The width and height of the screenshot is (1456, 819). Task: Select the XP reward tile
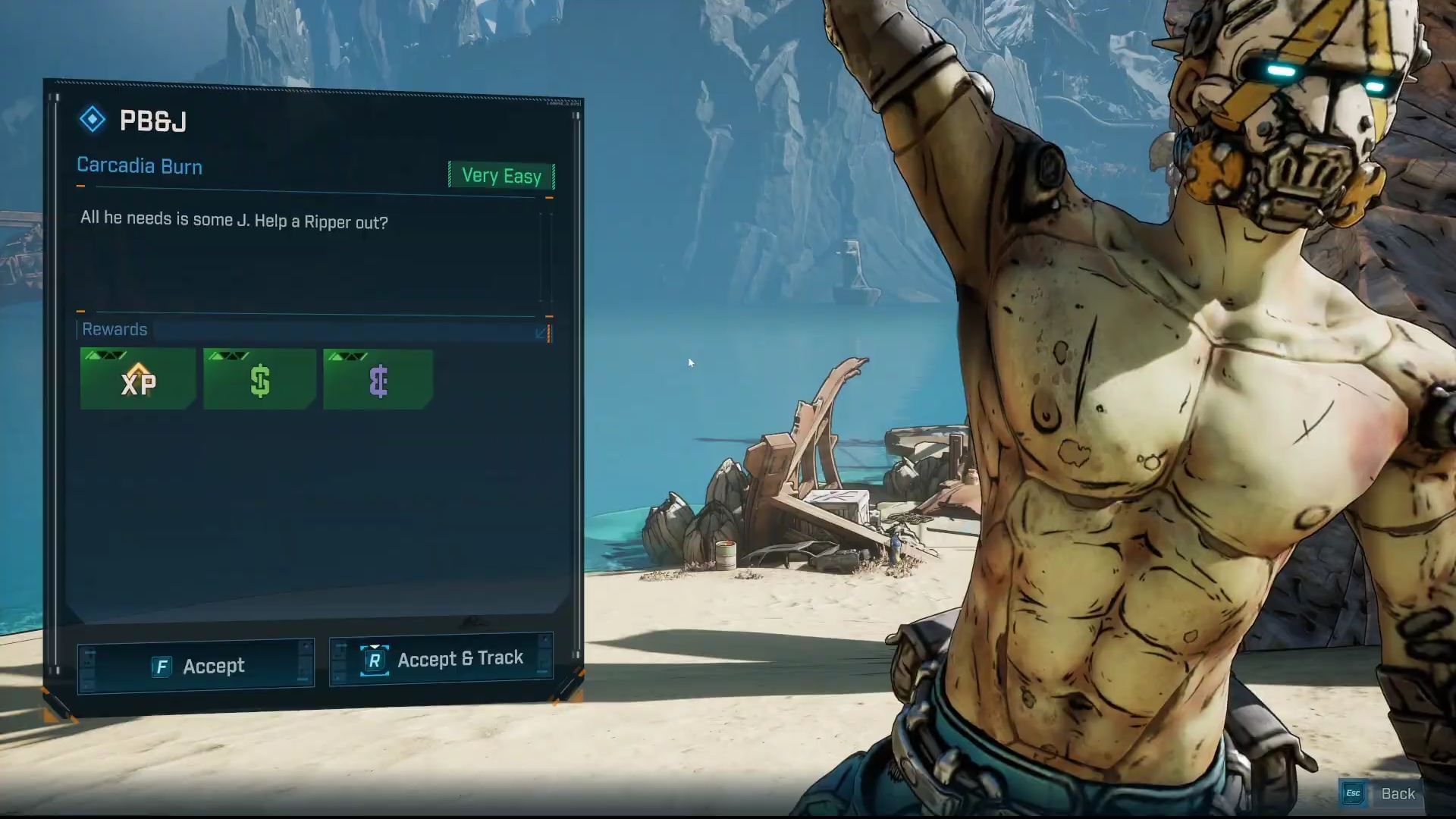pos(138,379)
